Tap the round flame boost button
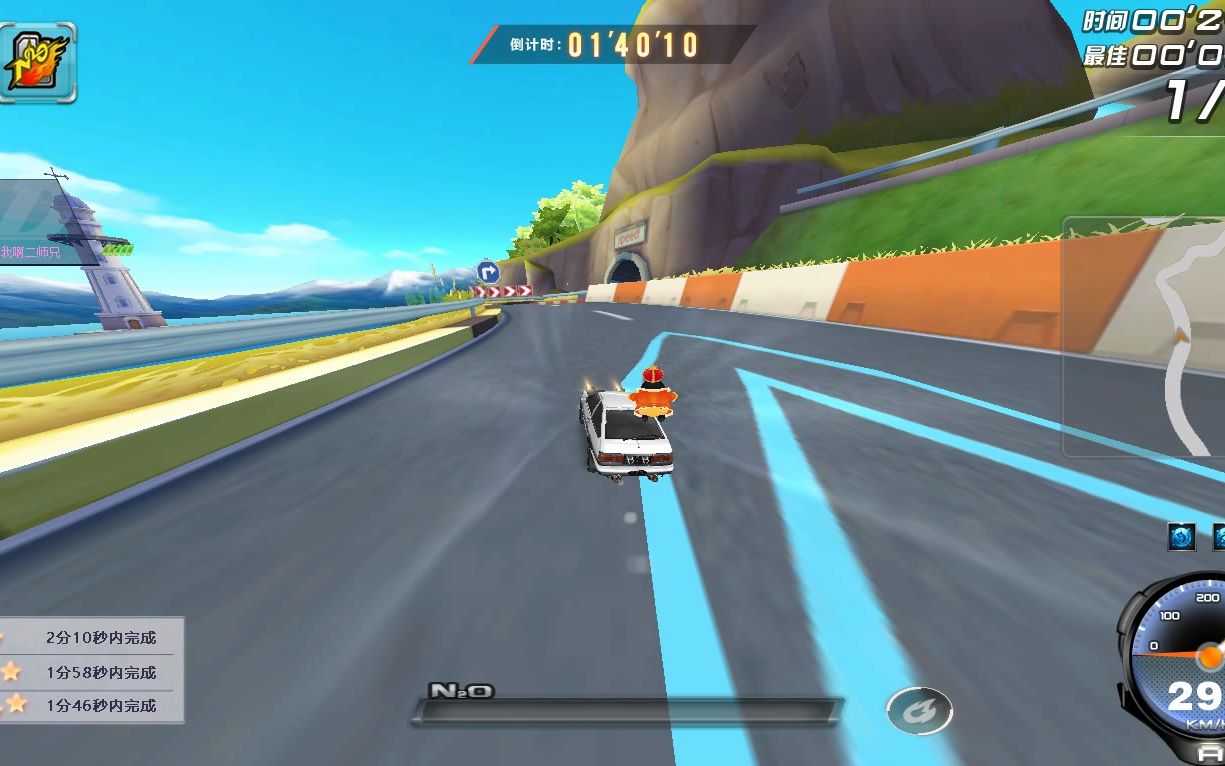 [919, 710]
